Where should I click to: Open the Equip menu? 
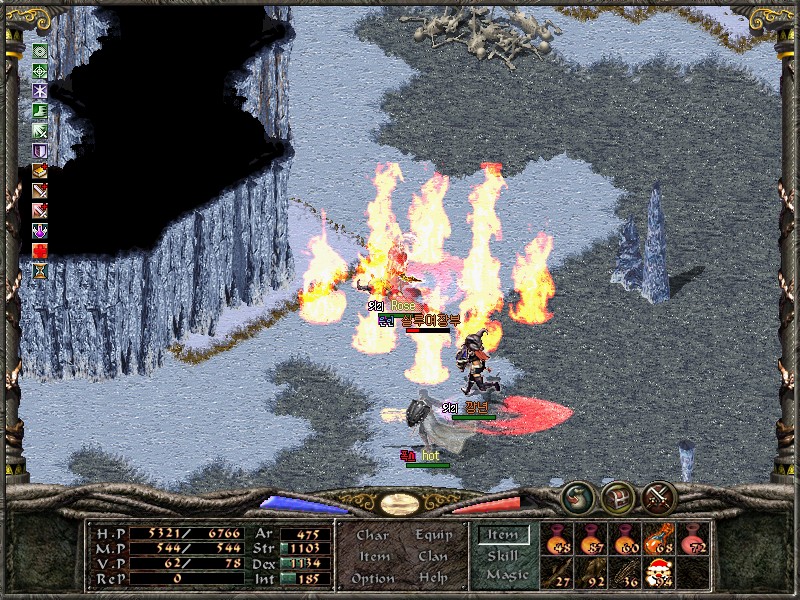[433, 535]
